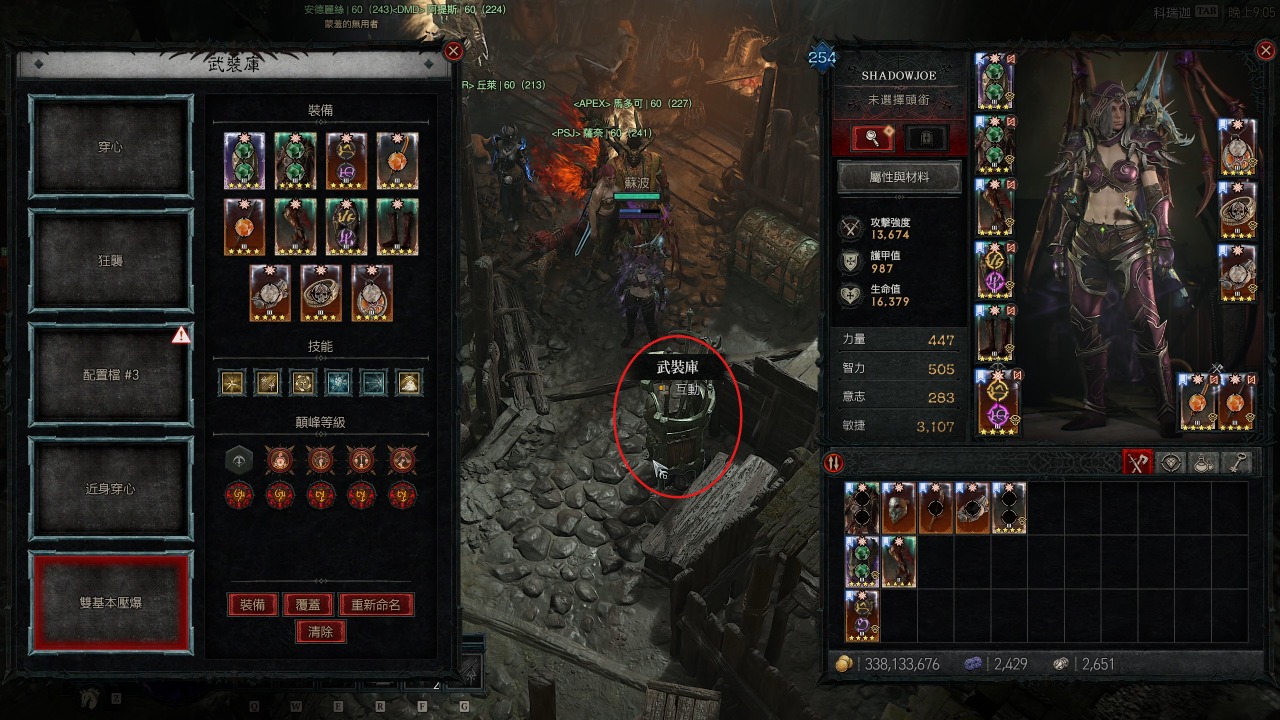Show the magnifier profile view tab
This screenshot has width=1280, height=720.
pos(870,137)
